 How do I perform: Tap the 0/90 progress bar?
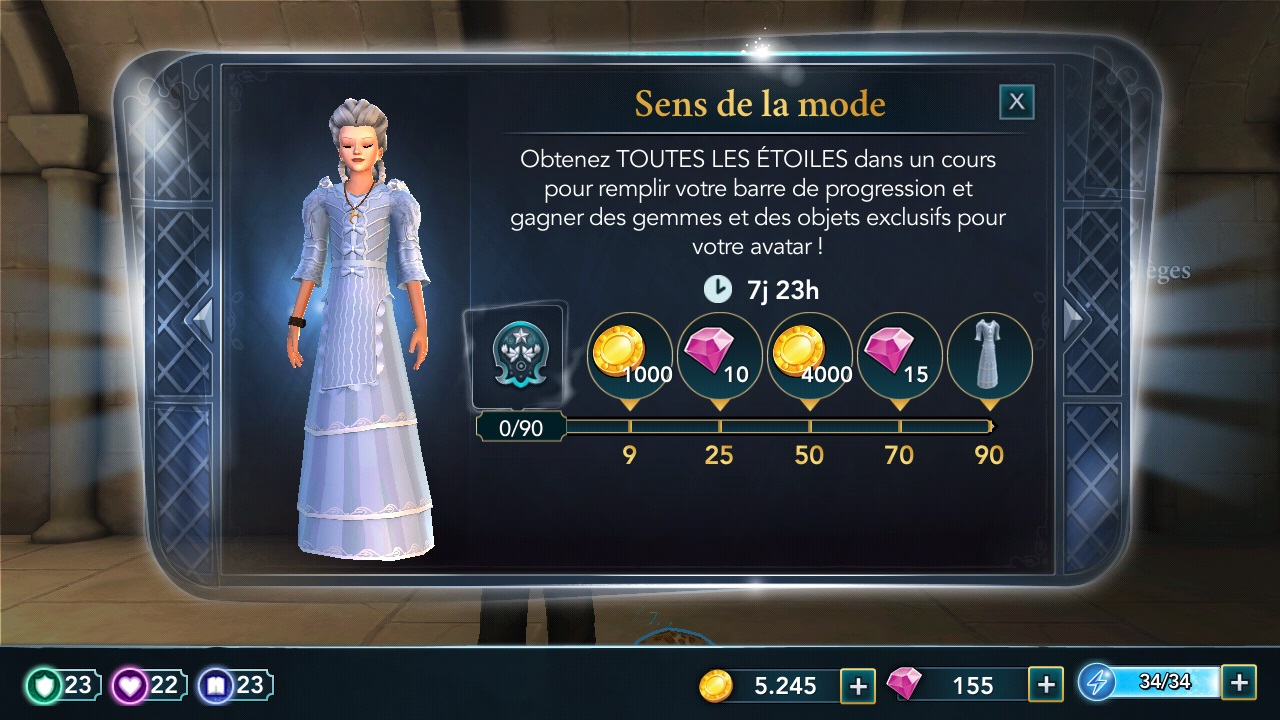pos(518,427)
